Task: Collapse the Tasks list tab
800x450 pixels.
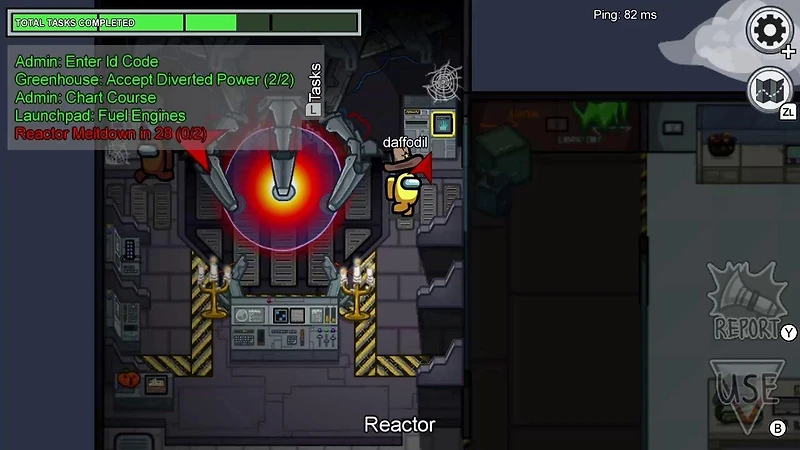Action: pos(315,88)
